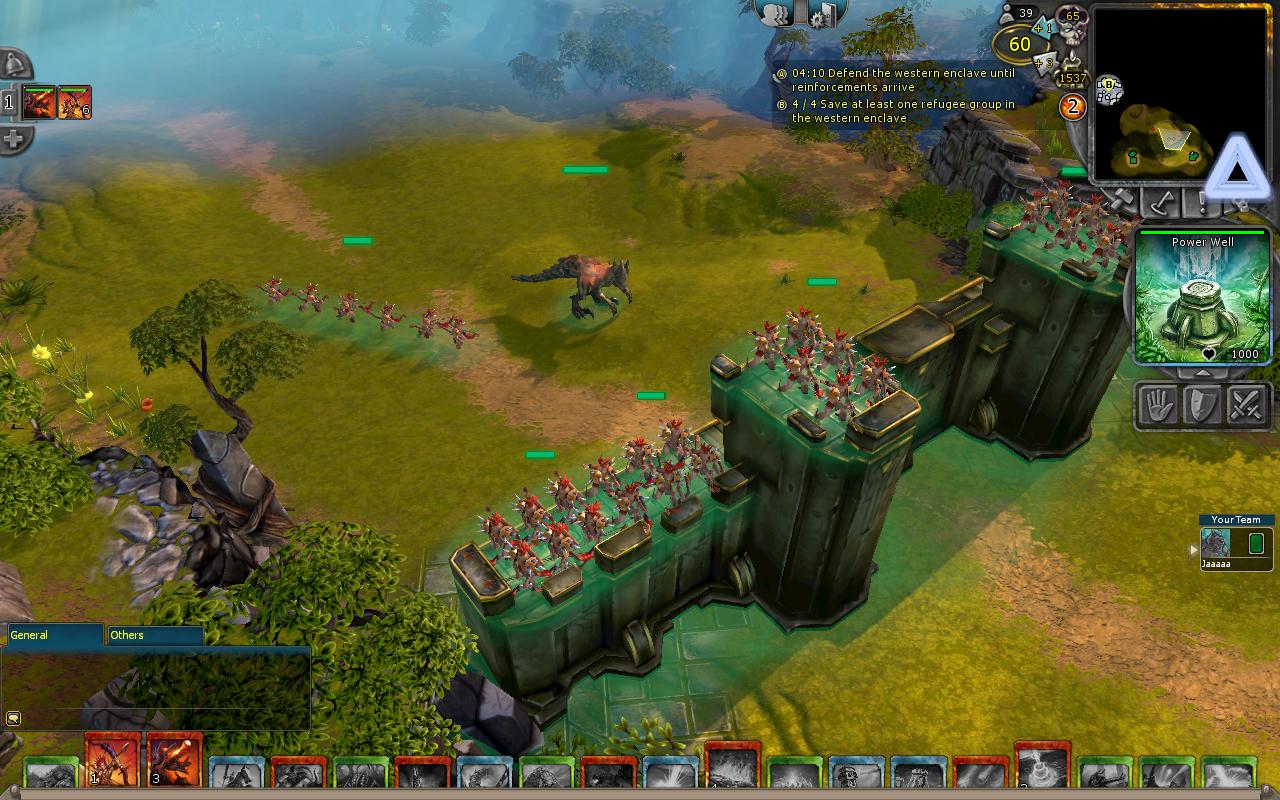Click the orange orb counter showing 2

pyautogui.click(x=1072, y=106)
